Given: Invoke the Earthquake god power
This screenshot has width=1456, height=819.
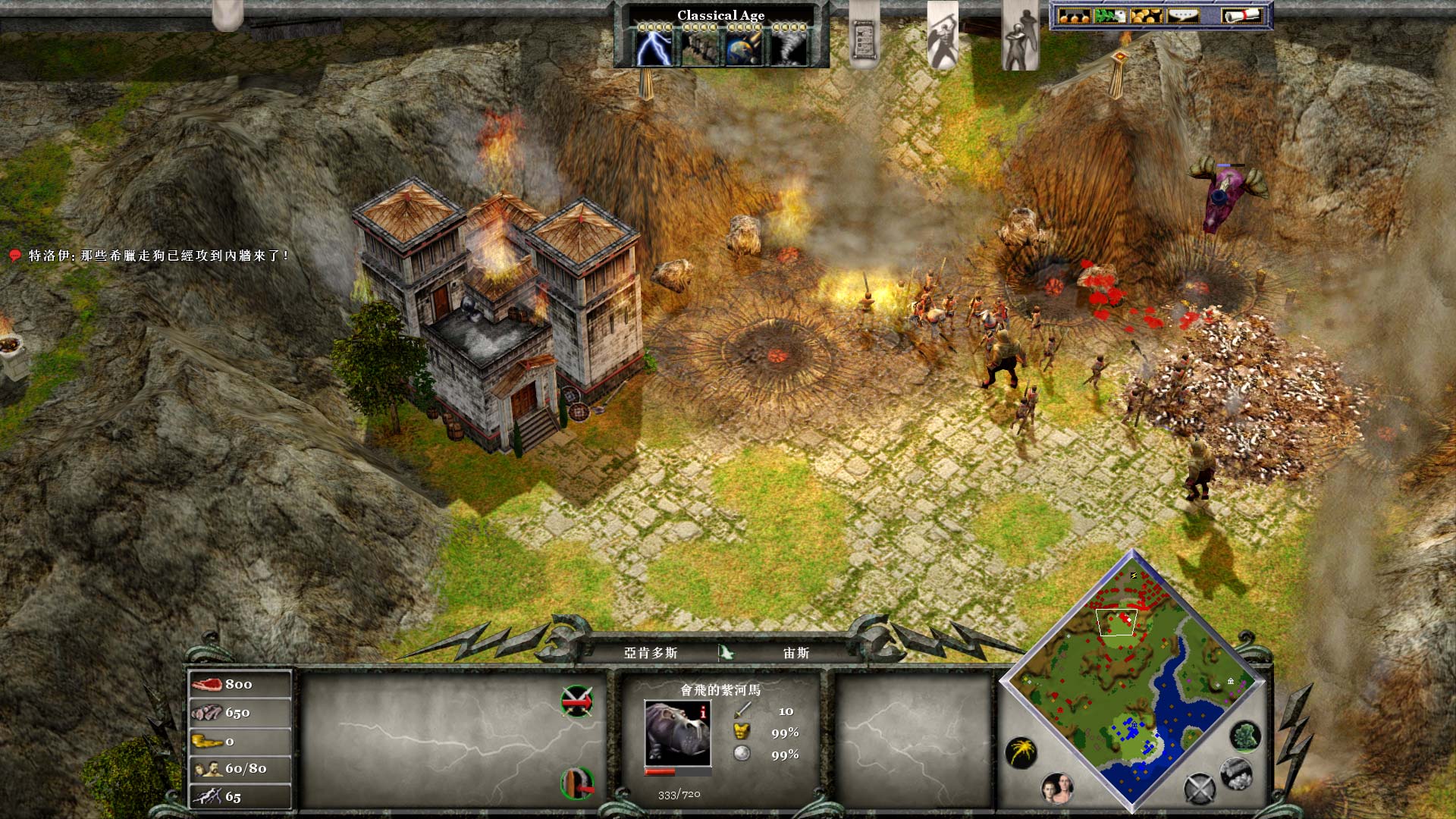Looking at the screenshot, I should [x=698, y=47].
